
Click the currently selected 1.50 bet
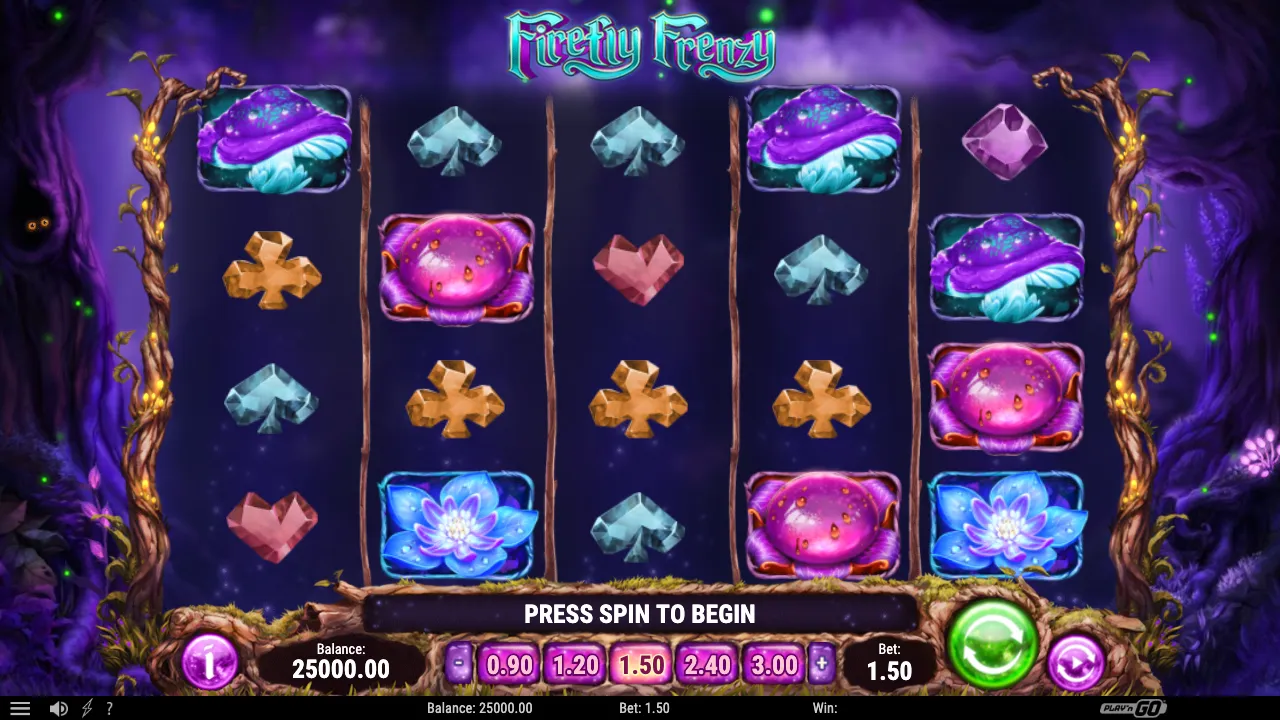[640, 663]
